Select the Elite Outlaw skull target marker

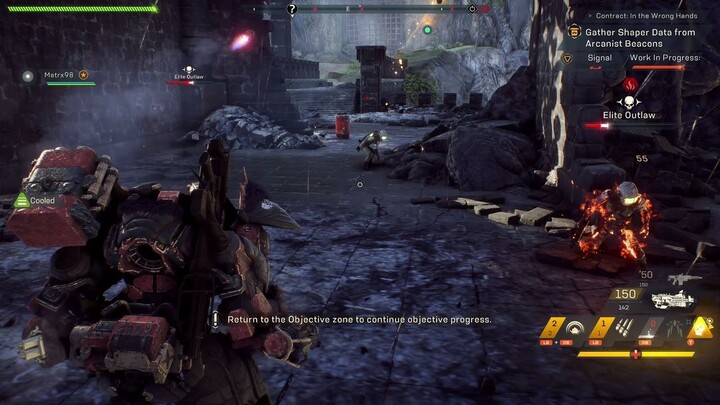629,102
